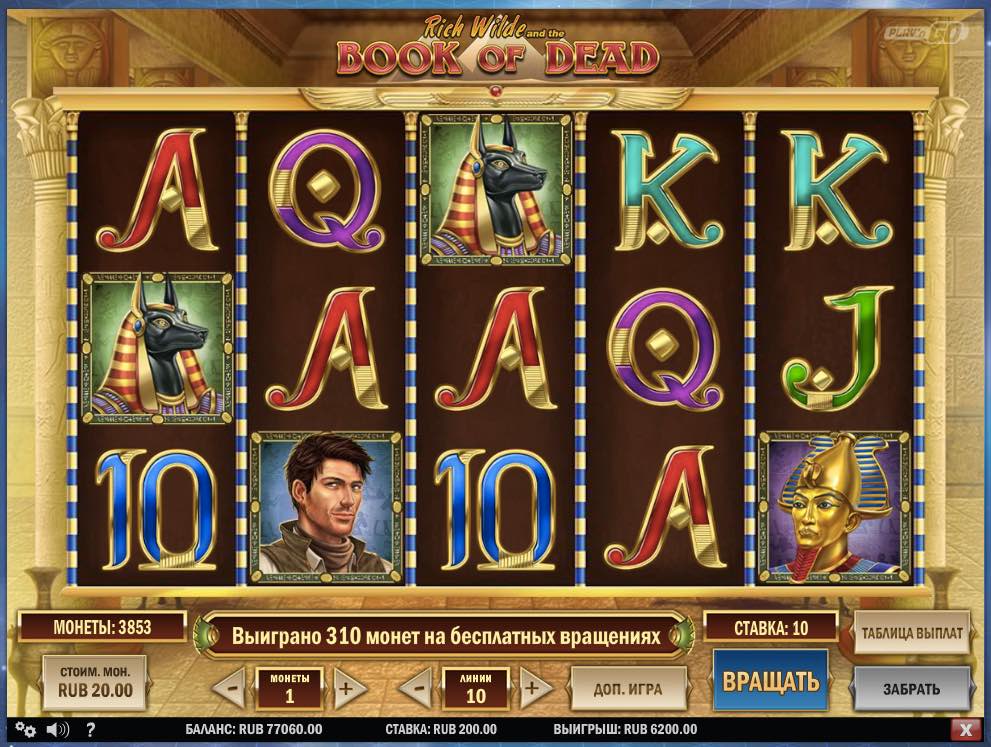This screenshot has height=747, width=991.
Task: Start the ДОП. ИГРА gamble game
Action: pos(629,688)
